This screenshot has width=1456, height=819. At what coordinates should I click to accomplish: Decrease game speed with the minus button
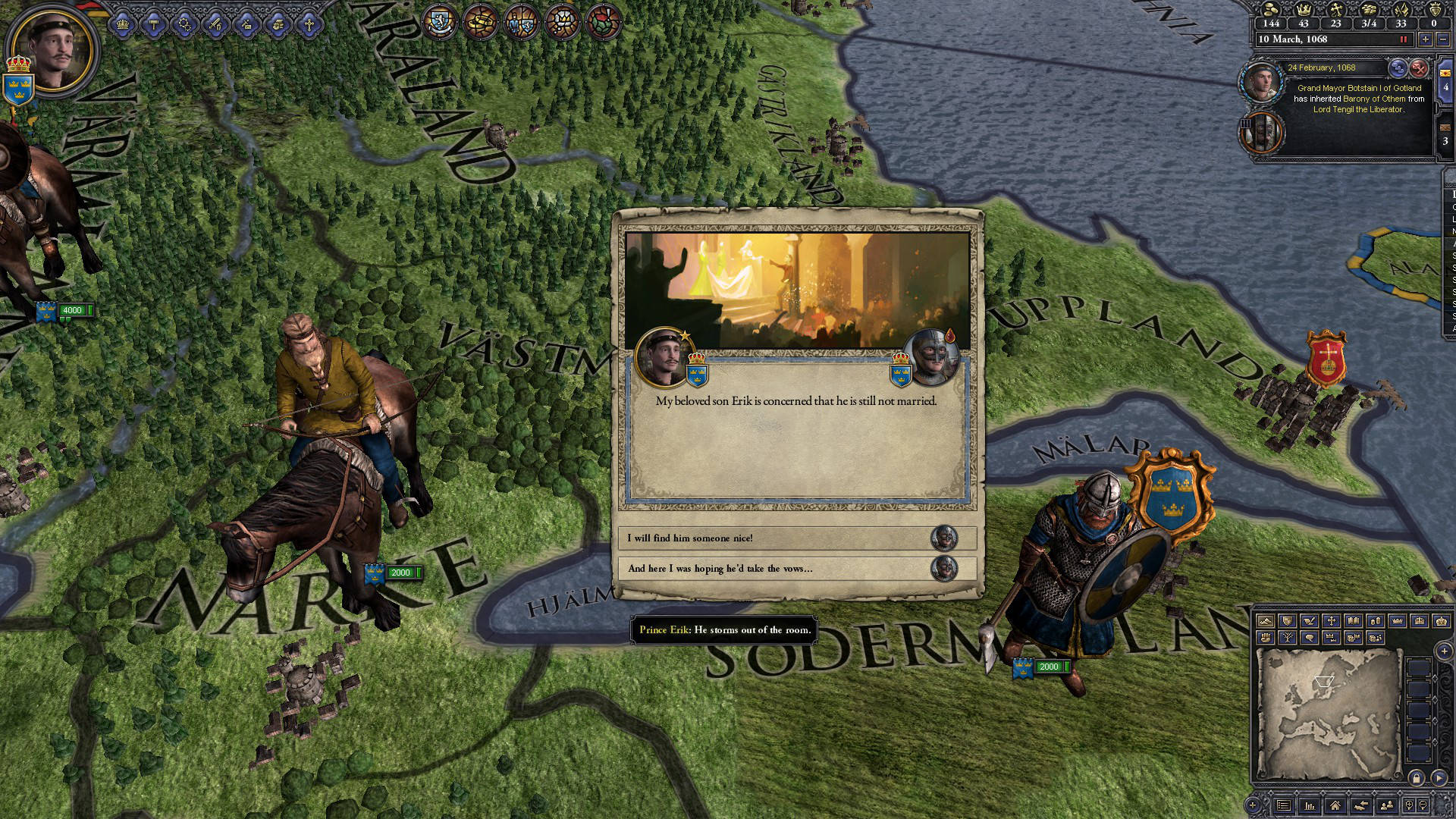(x=1443, y=39)
